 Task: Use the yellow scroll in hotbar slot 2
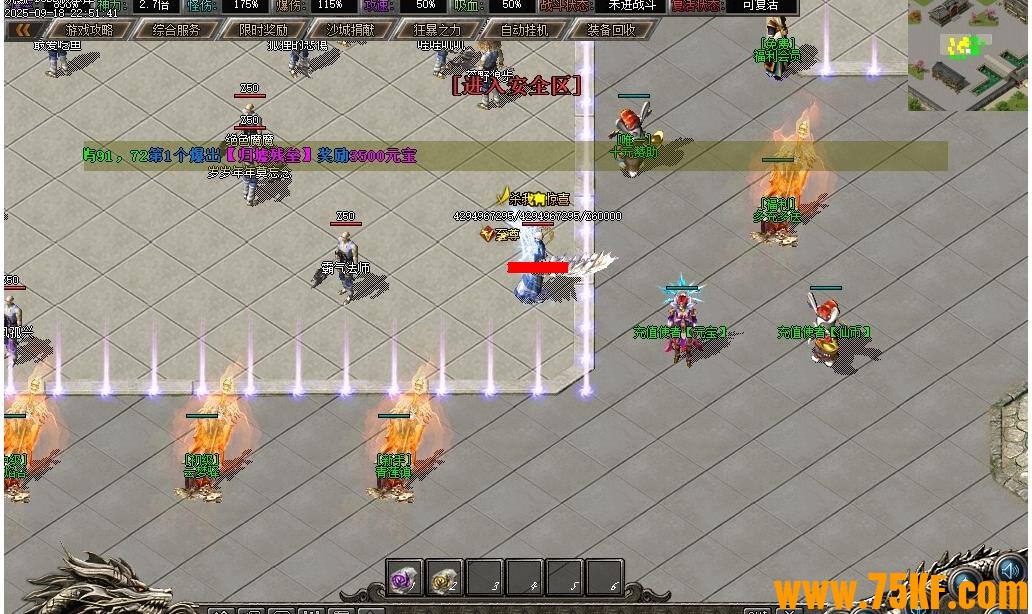click(444, 577)
